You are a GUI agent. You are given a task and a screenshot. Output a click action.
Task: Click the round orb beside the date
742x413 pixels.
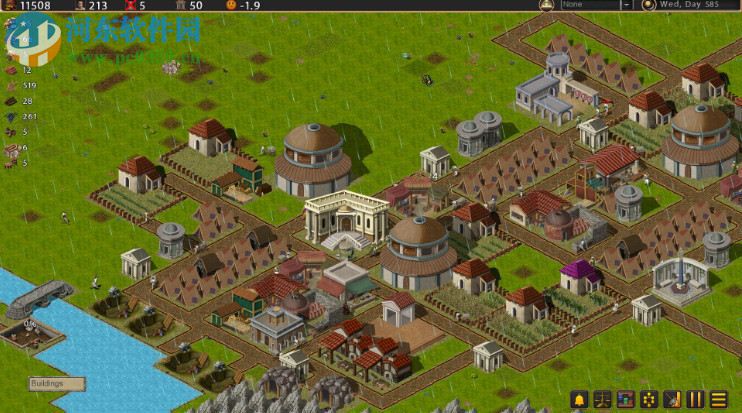point(648,5)
